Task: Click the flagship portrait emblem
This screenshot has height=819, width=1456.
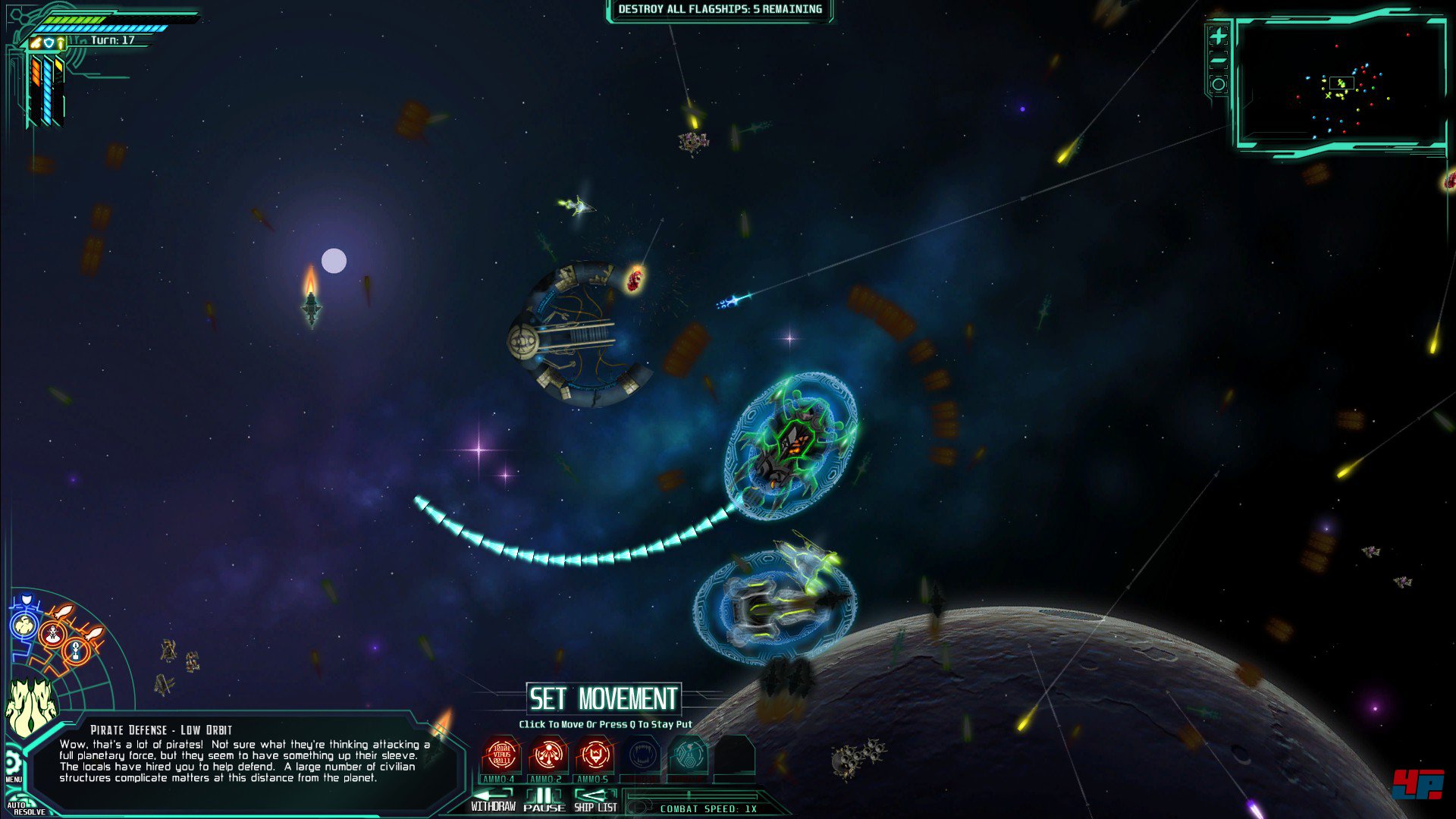Action: click(30, 709)
